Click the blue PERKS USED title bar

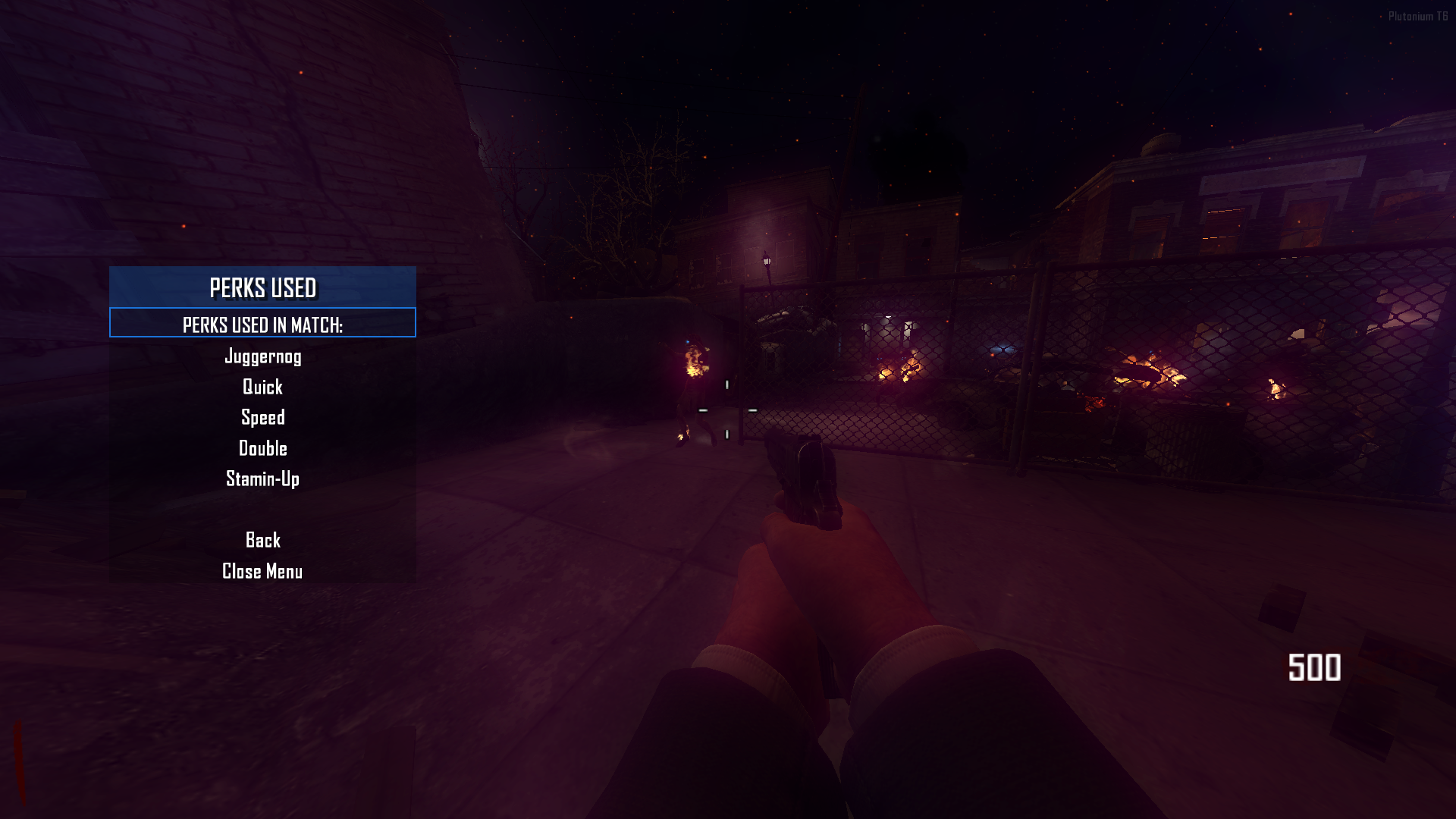point(263,289)
